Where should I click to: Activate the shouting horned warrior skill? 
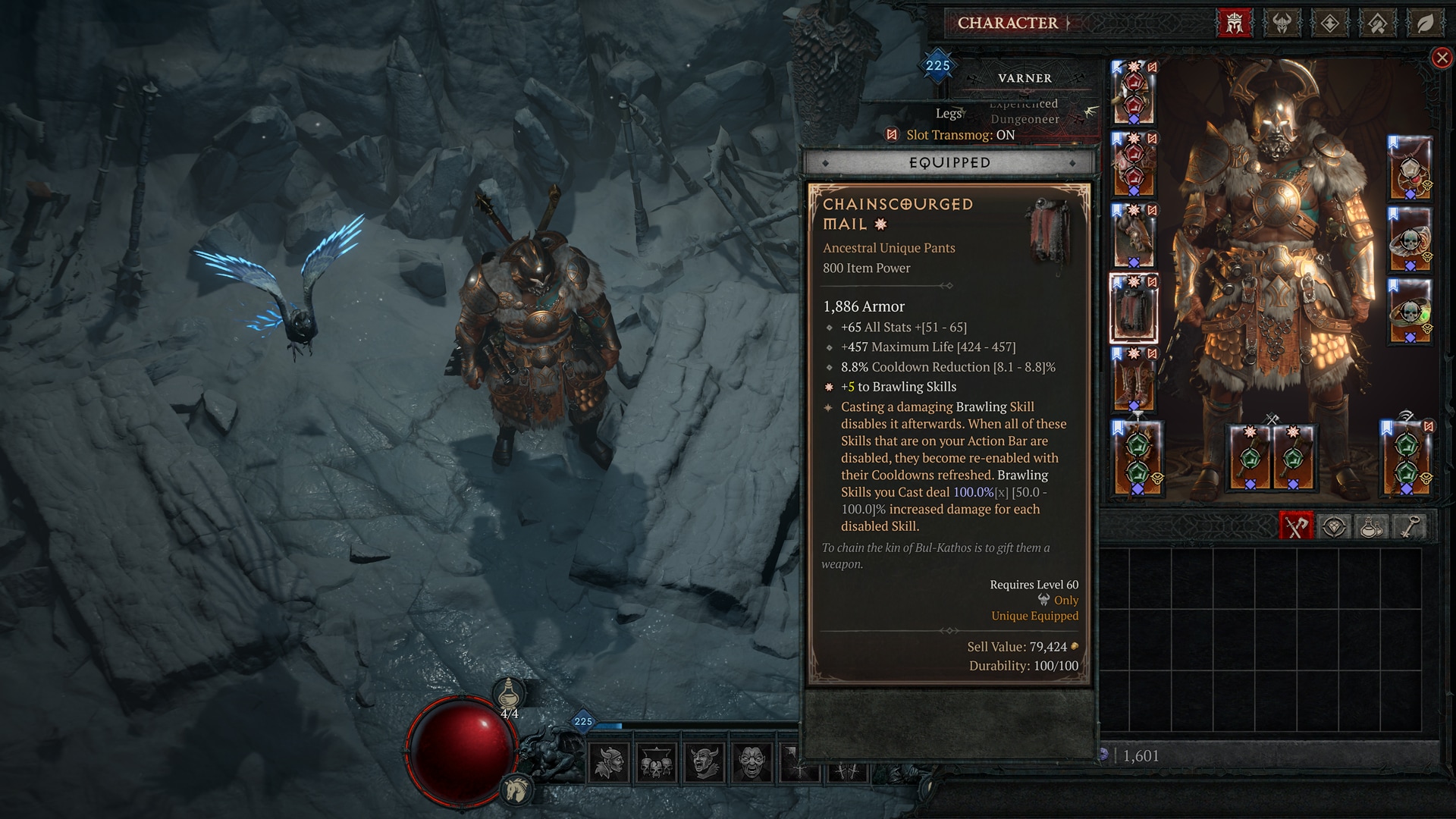704,762
